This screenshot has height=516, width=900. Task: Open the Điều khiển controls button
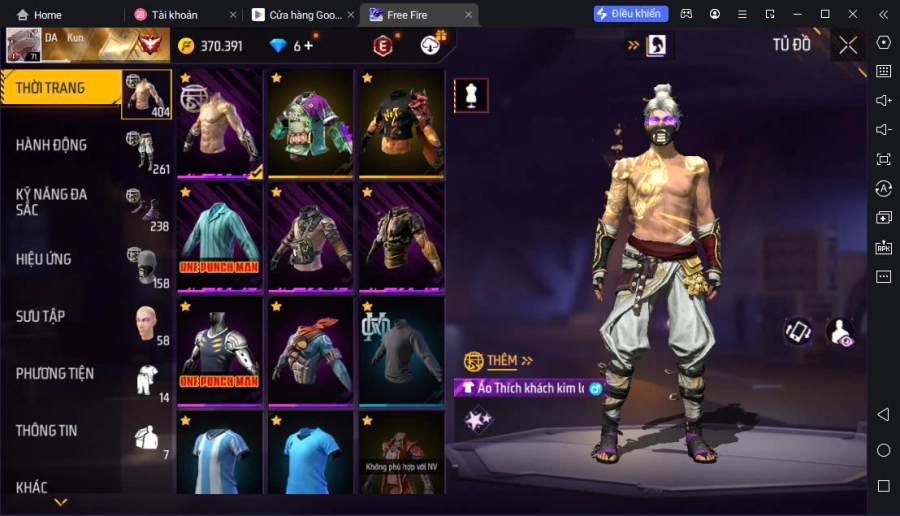631,14
